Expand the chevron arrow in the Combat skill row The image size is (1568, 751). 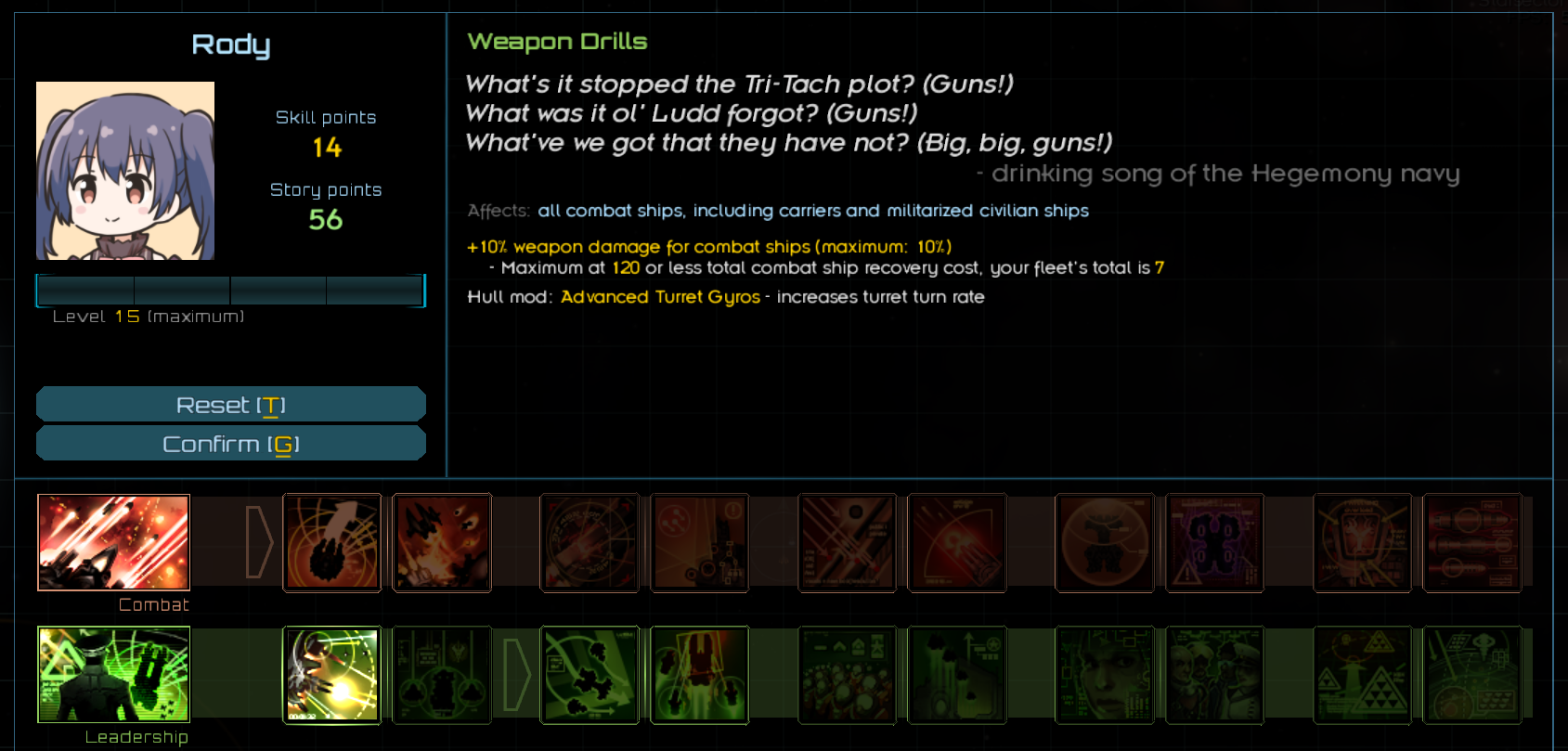point(260,543)
